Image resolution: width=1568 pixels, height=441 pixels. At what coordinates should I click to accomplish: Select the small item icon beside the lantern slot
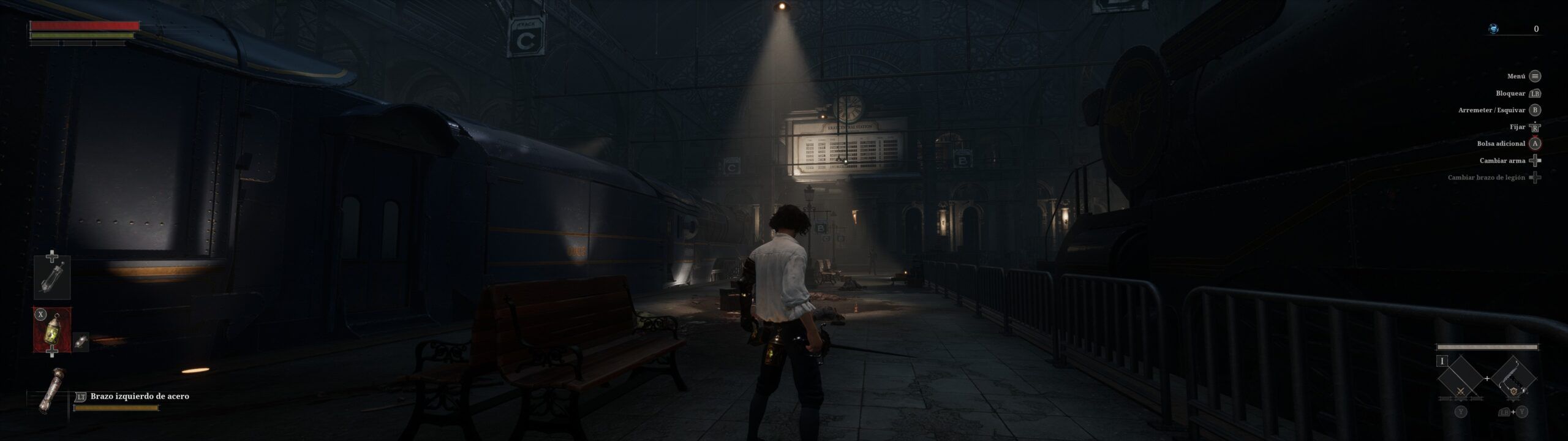81,342
